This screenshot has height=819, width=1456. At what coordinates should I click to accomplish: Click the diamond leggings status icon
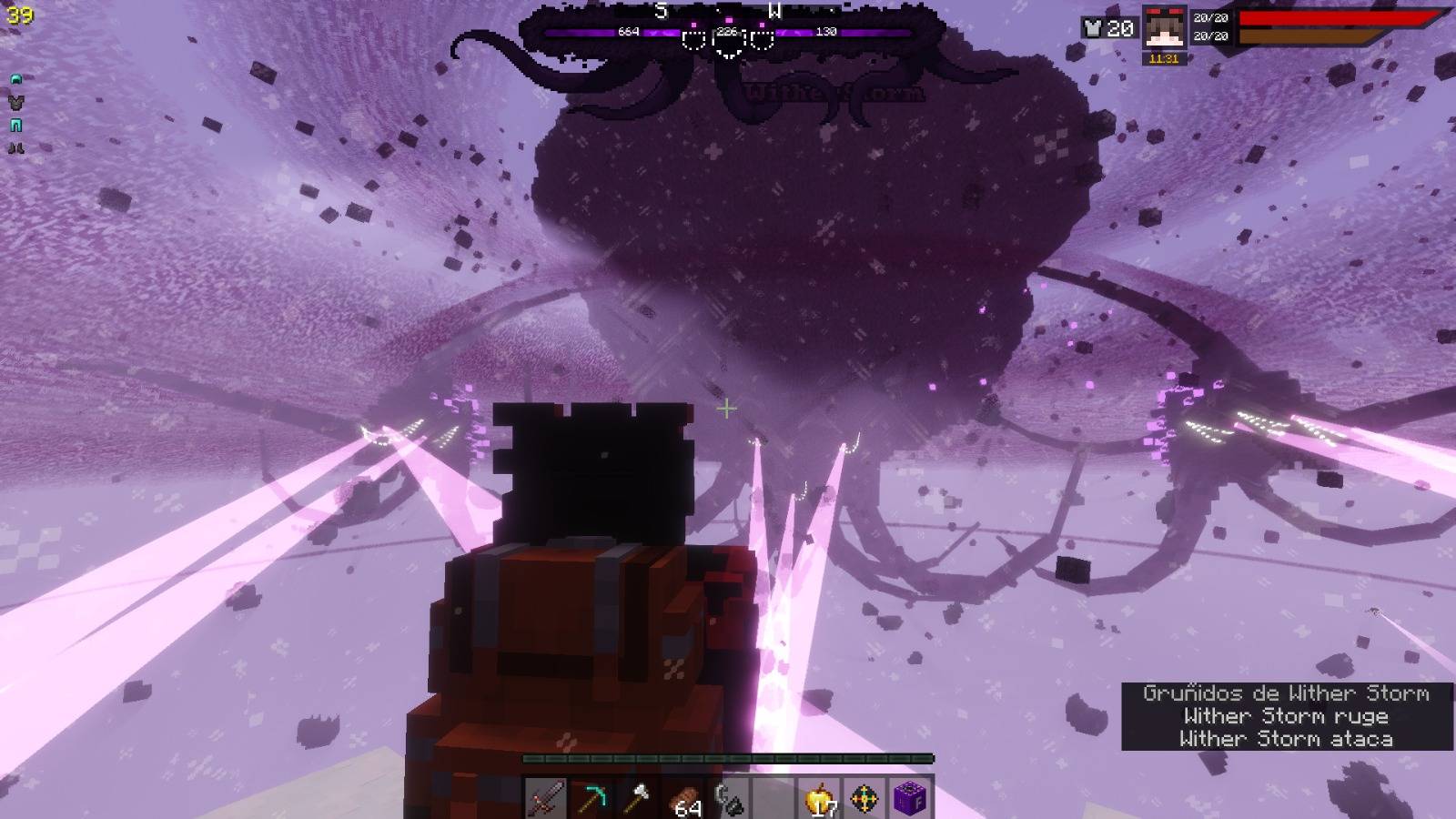click(x=15, y=125)
